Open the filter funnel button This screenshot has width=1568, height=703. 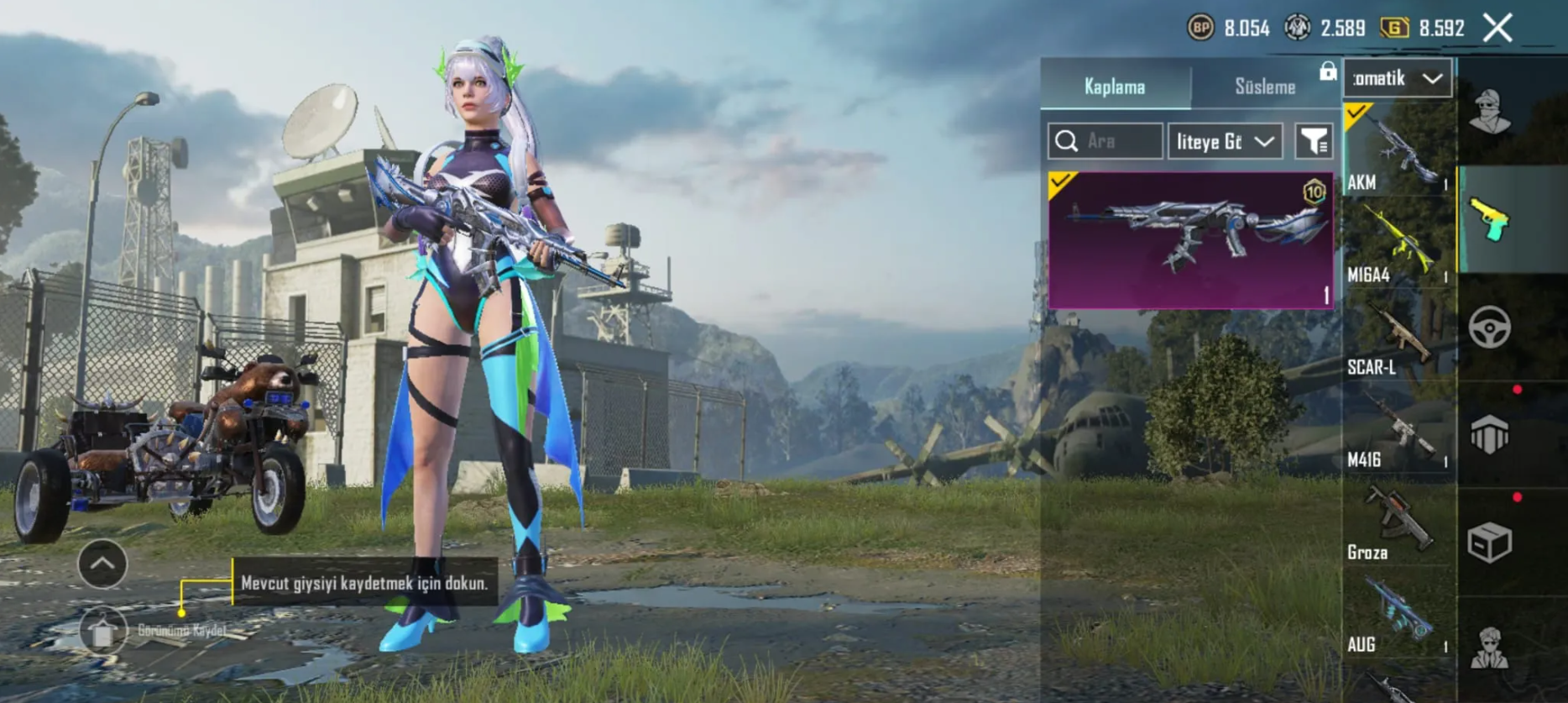[1314, 141]
